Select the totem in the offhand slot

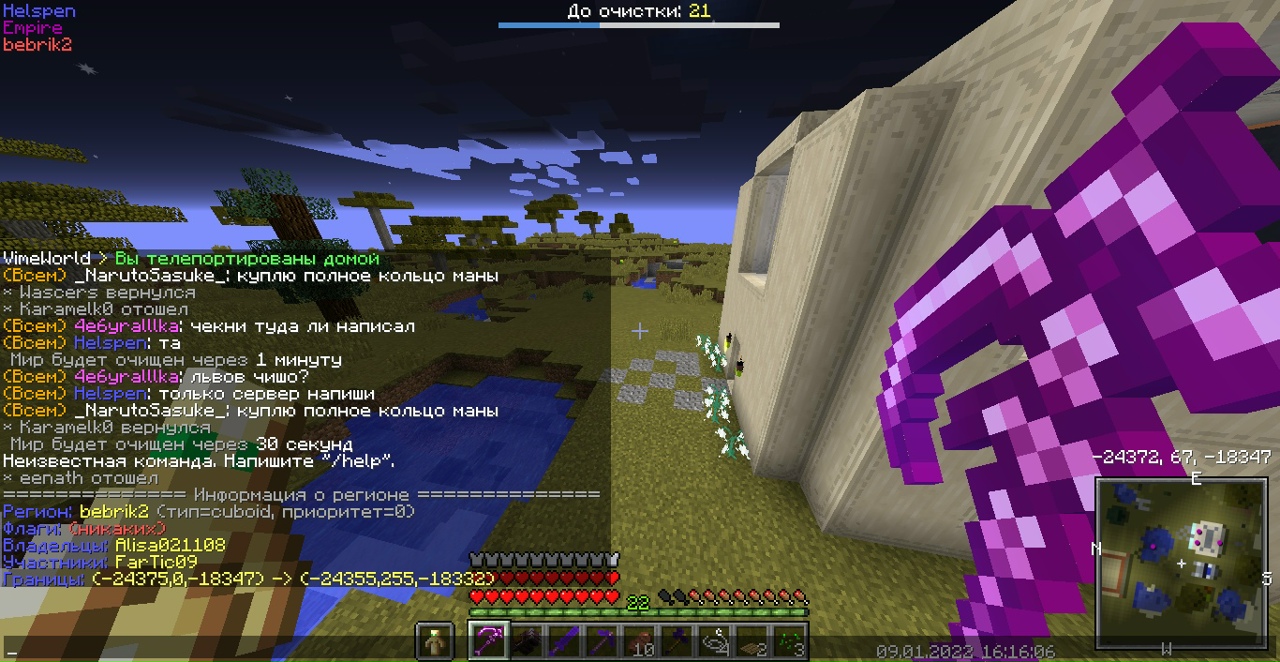coord(435,641)
